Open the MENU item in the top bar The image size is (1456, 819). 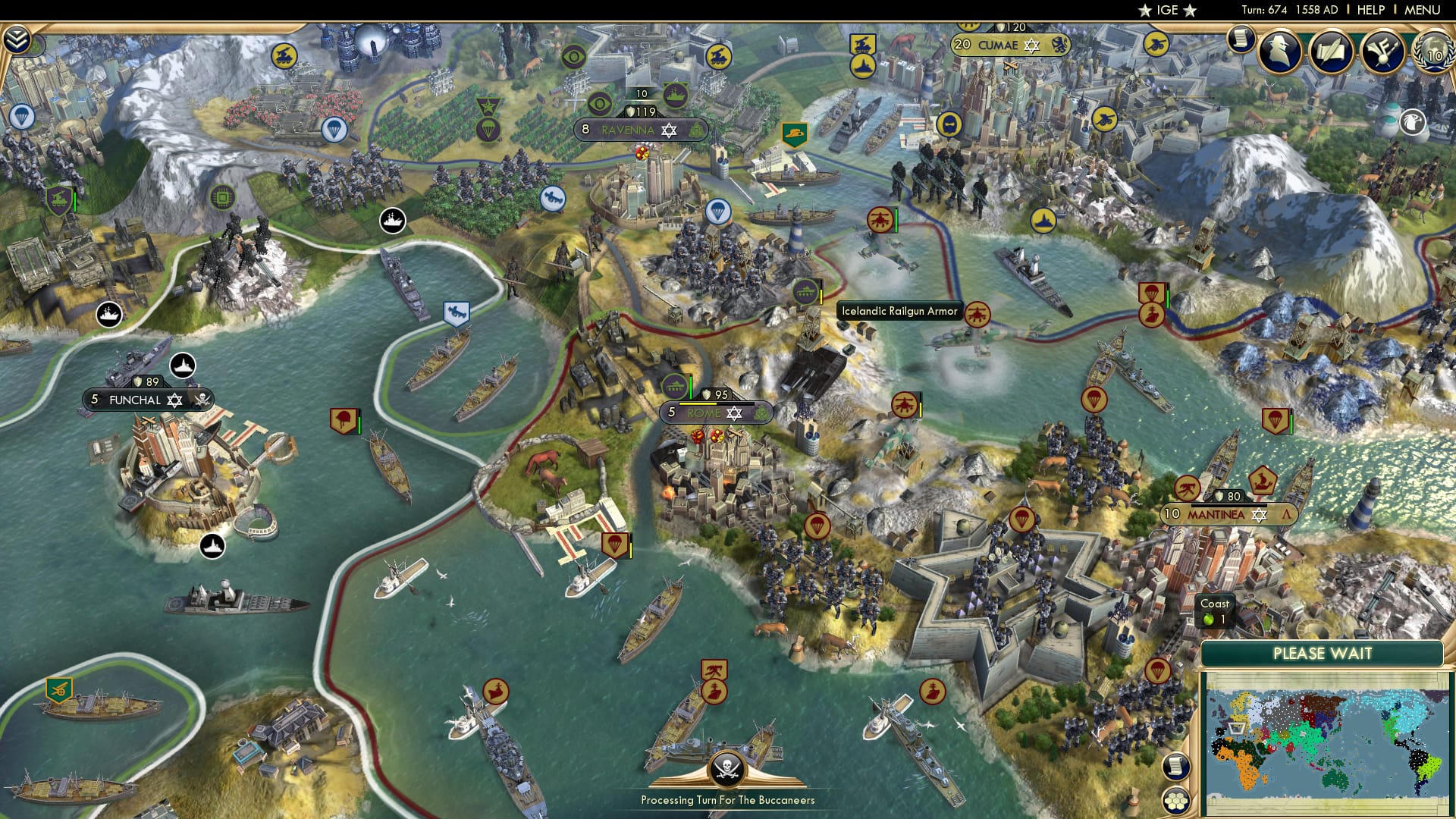tap(1424, 9)
